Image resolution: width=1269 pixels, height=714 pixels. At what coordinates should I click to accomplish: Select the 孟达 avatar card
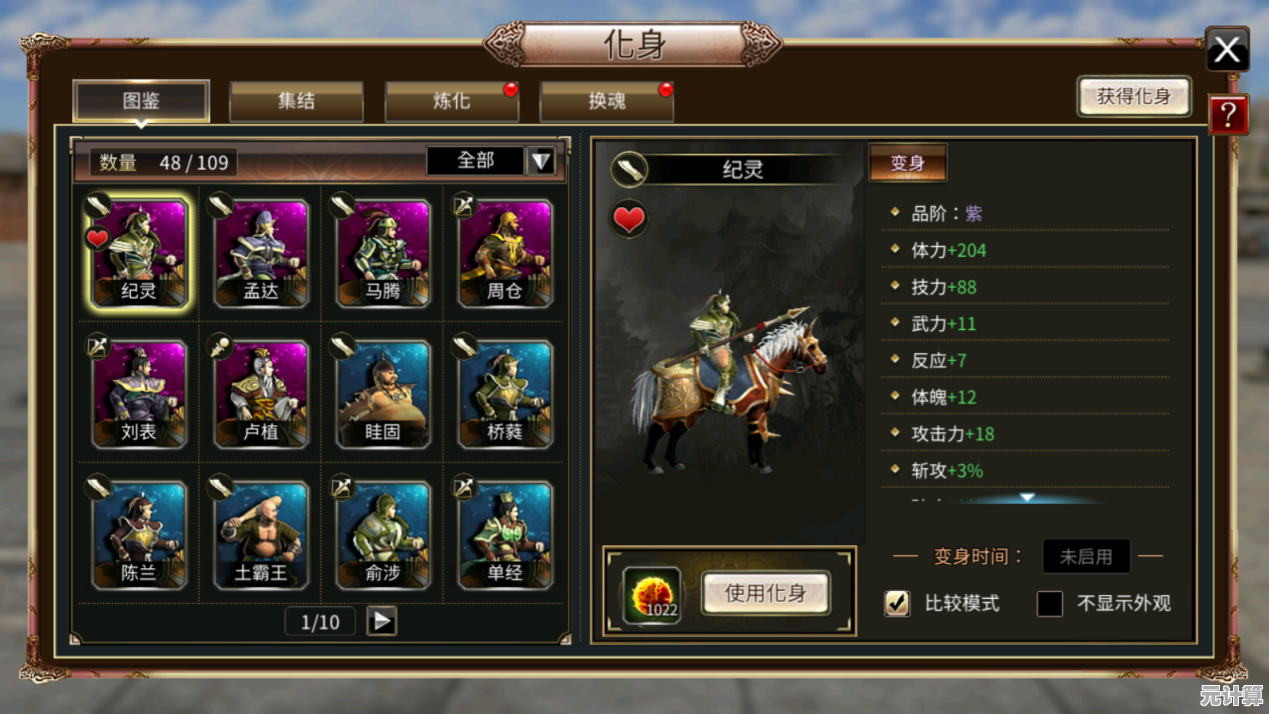(261, 252)
